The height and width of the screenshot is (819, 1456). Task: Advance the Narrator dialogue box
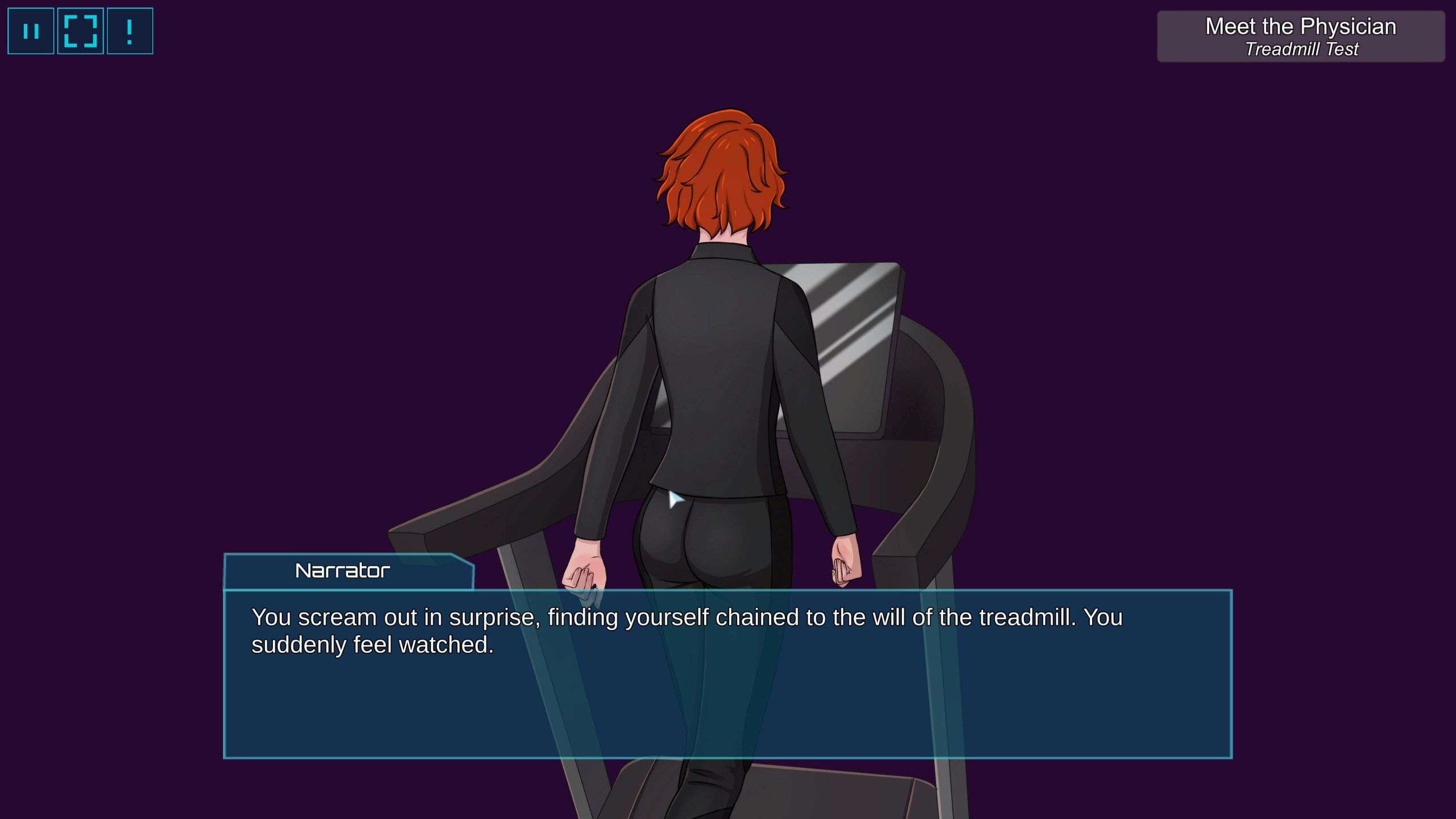pos(727,673)
